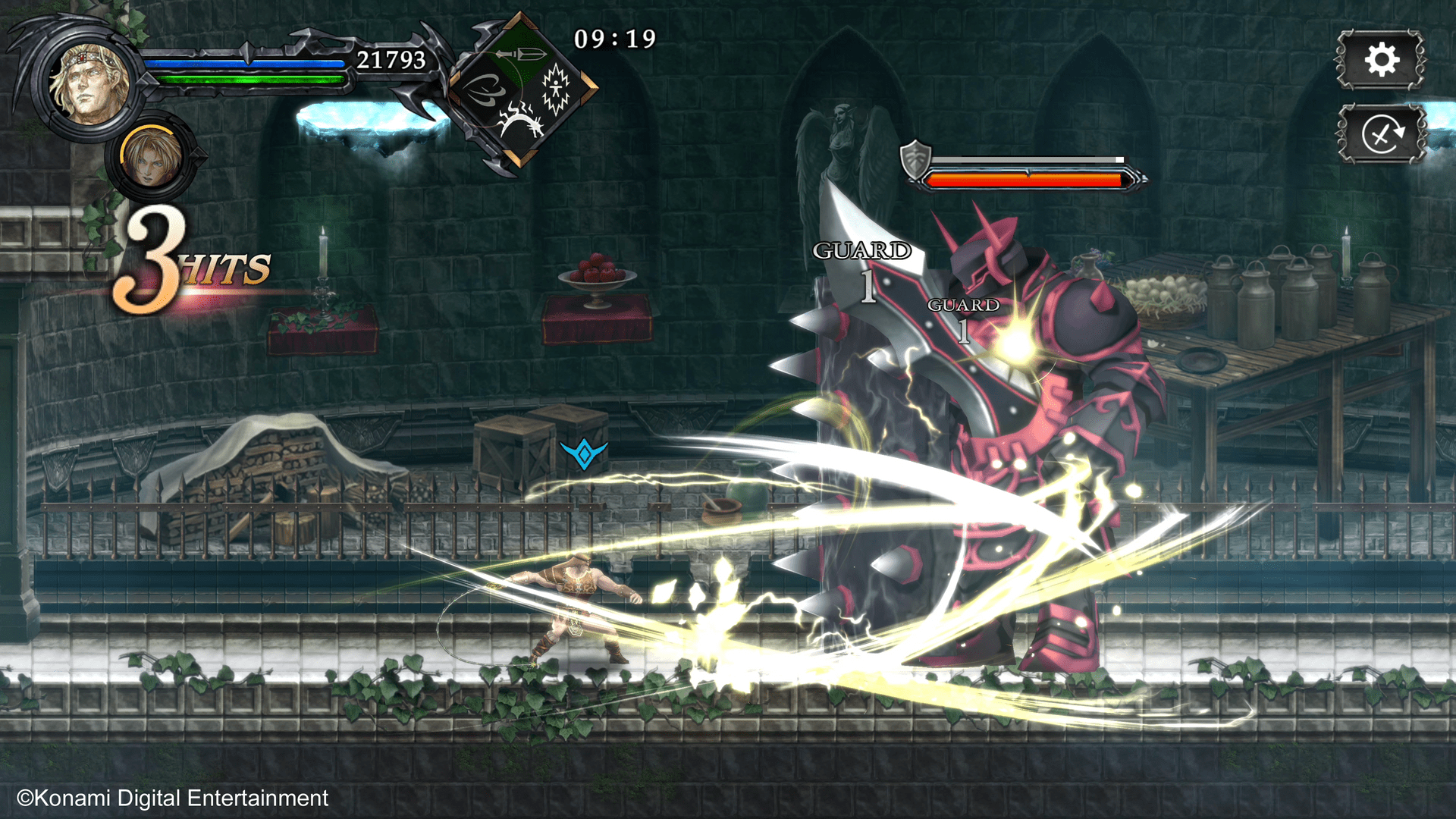The image size is (1456, 819).
Task: Tap the GUARD indicator on the boss
Action: point(861,250)
